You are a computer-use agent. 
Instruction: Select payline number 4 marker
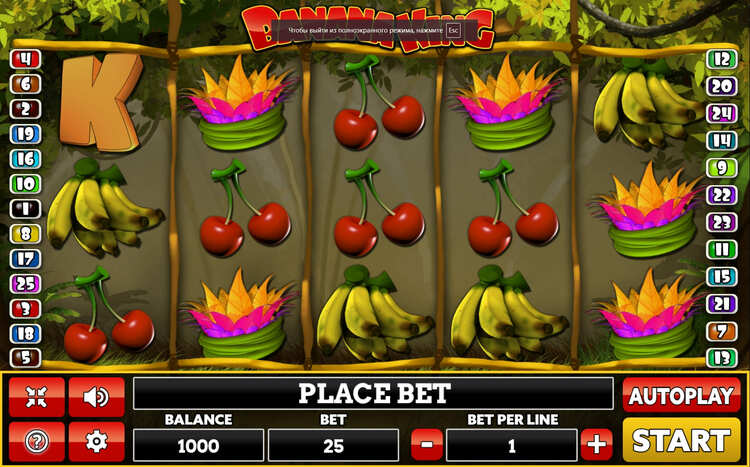[x=24, y=59]
